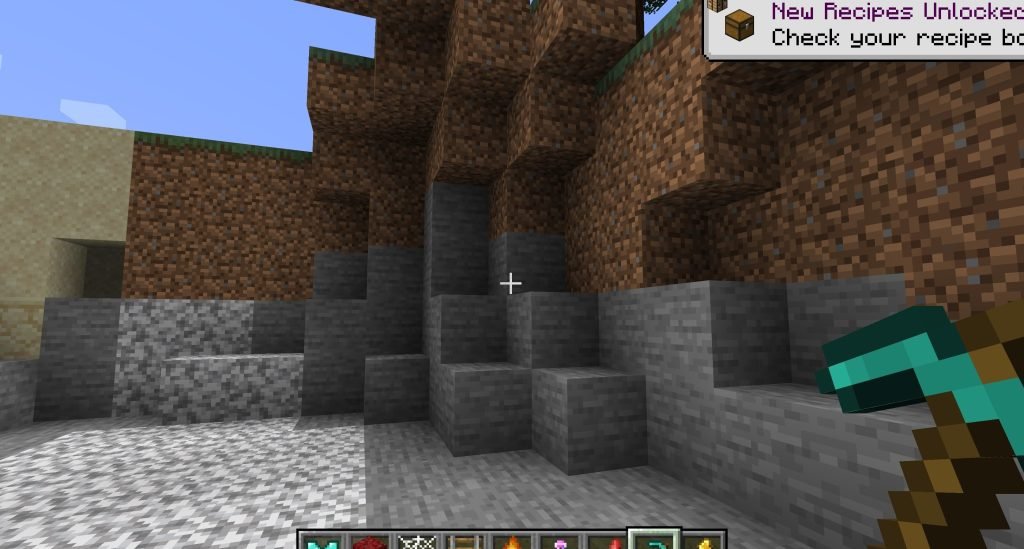Select the pink item hotbar slot
The image size is (1024, 549).
tap(559, 541)
